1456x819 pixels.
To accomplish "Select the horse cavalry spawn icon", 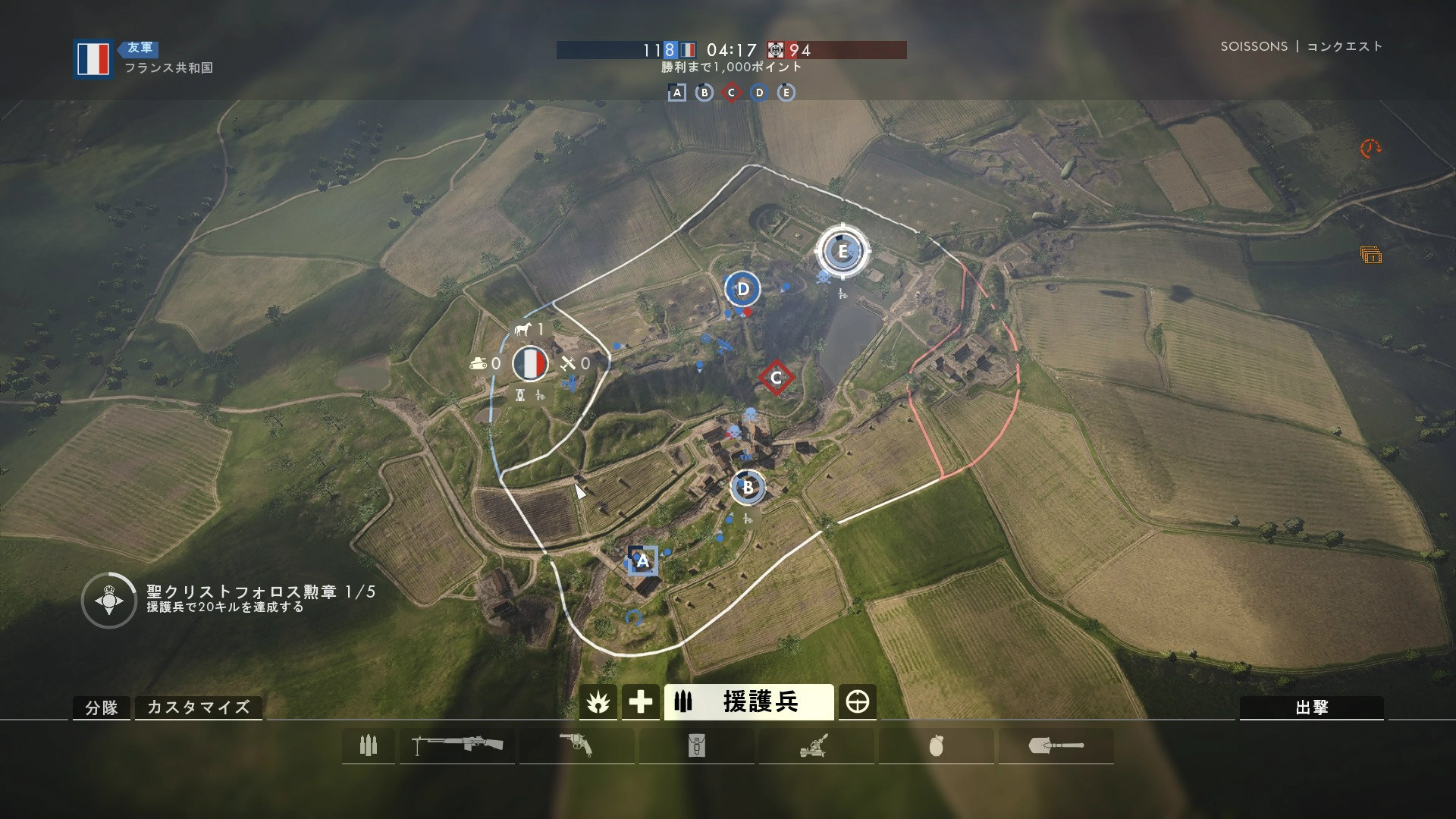I will 523,329.
